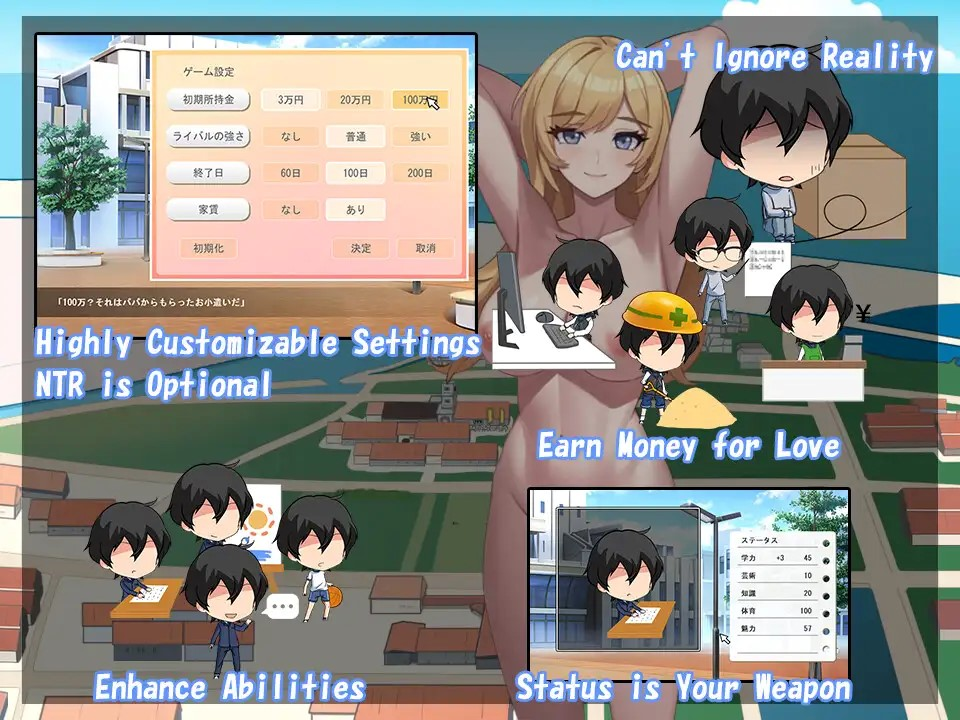Image resolution: width=960 pixels, height=720 pixels.
Task: Pick the 200日 end date option
Action: coord(419,173)
